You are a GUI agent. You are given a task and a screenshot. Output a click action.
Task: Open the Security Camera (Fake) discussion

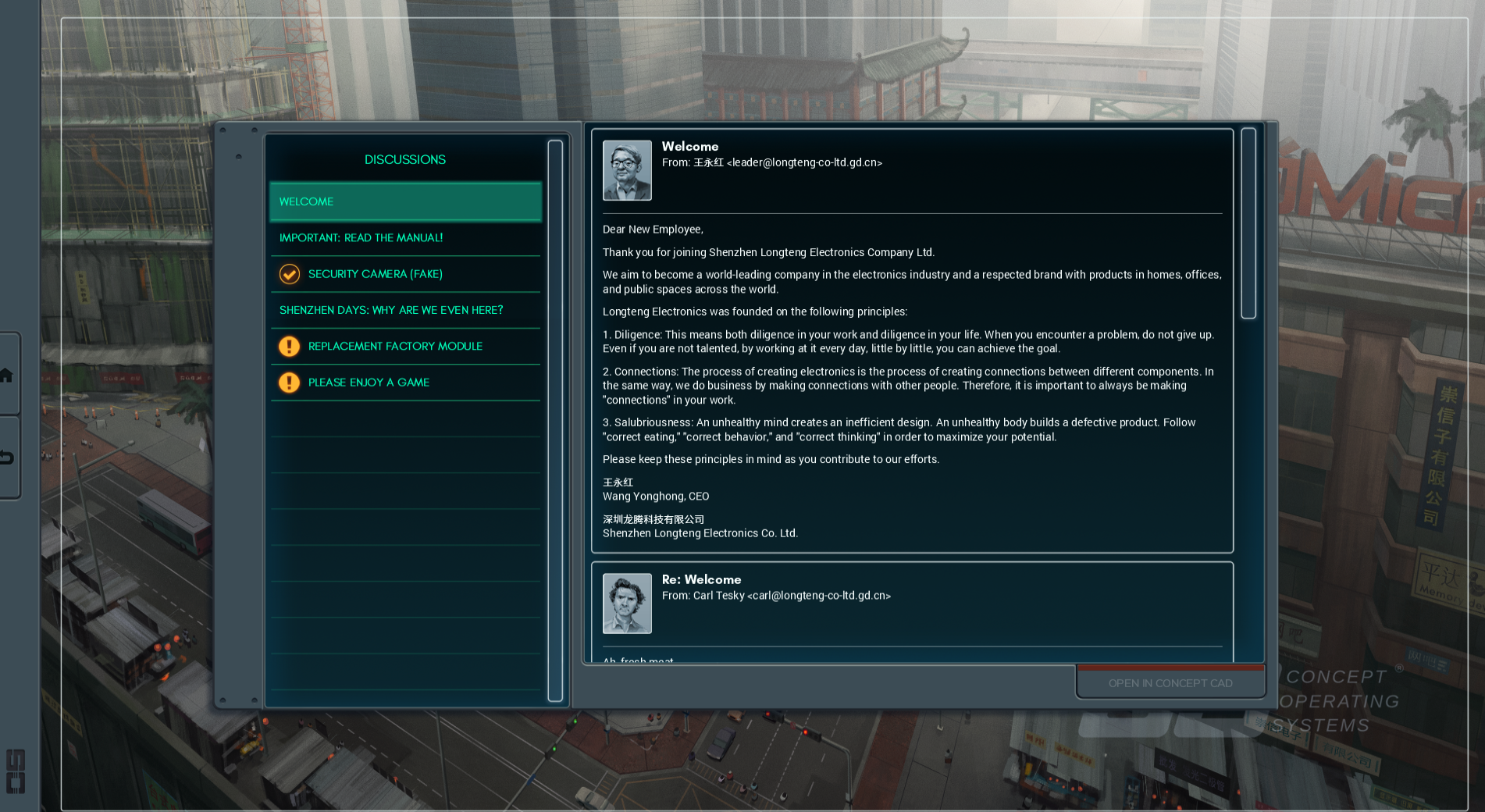(x=405, y=274)
